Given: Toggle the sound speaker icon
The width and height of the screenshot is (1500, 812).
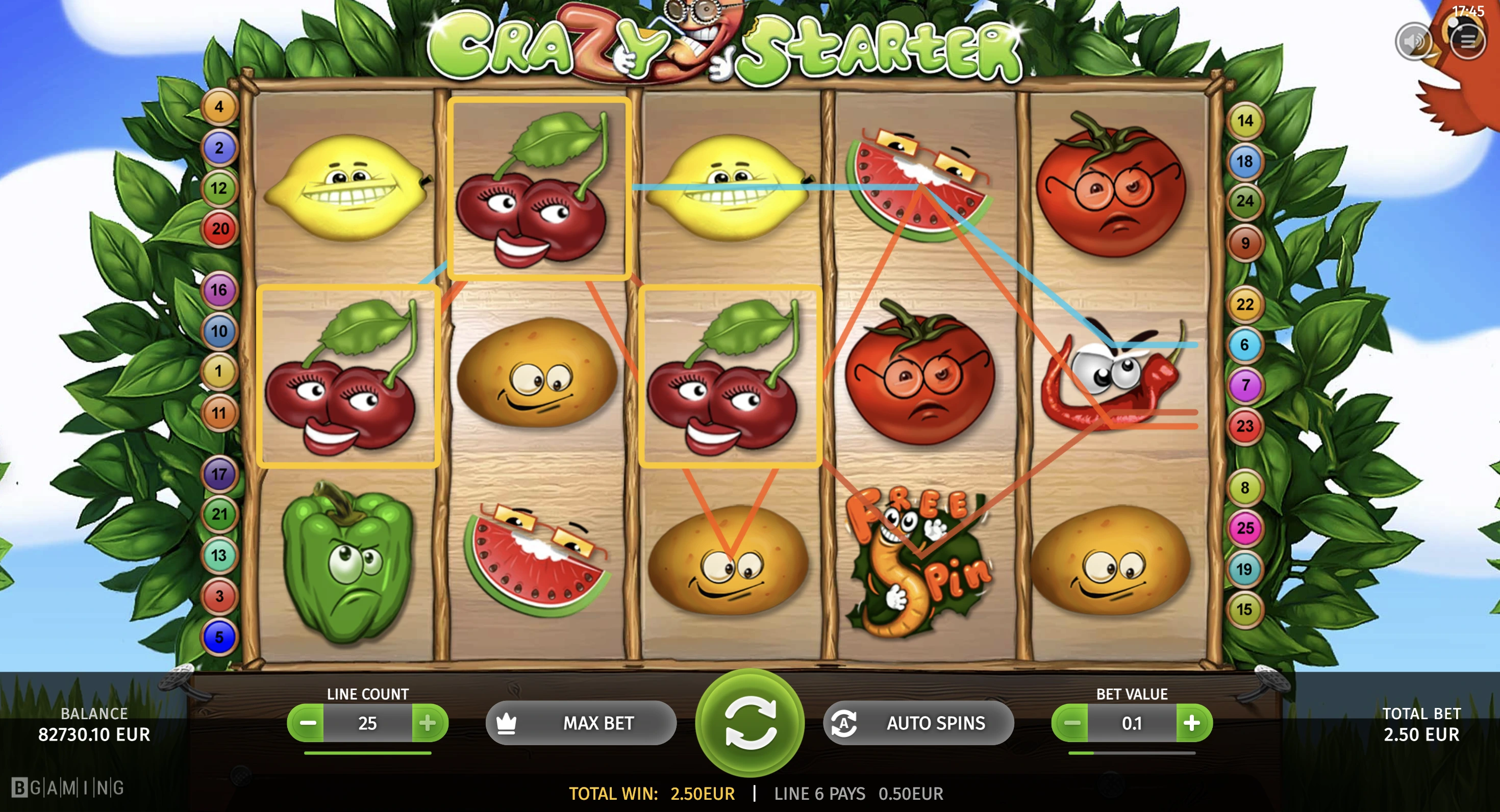Looking at the screenshot, I should click(x=1413, y=41).
